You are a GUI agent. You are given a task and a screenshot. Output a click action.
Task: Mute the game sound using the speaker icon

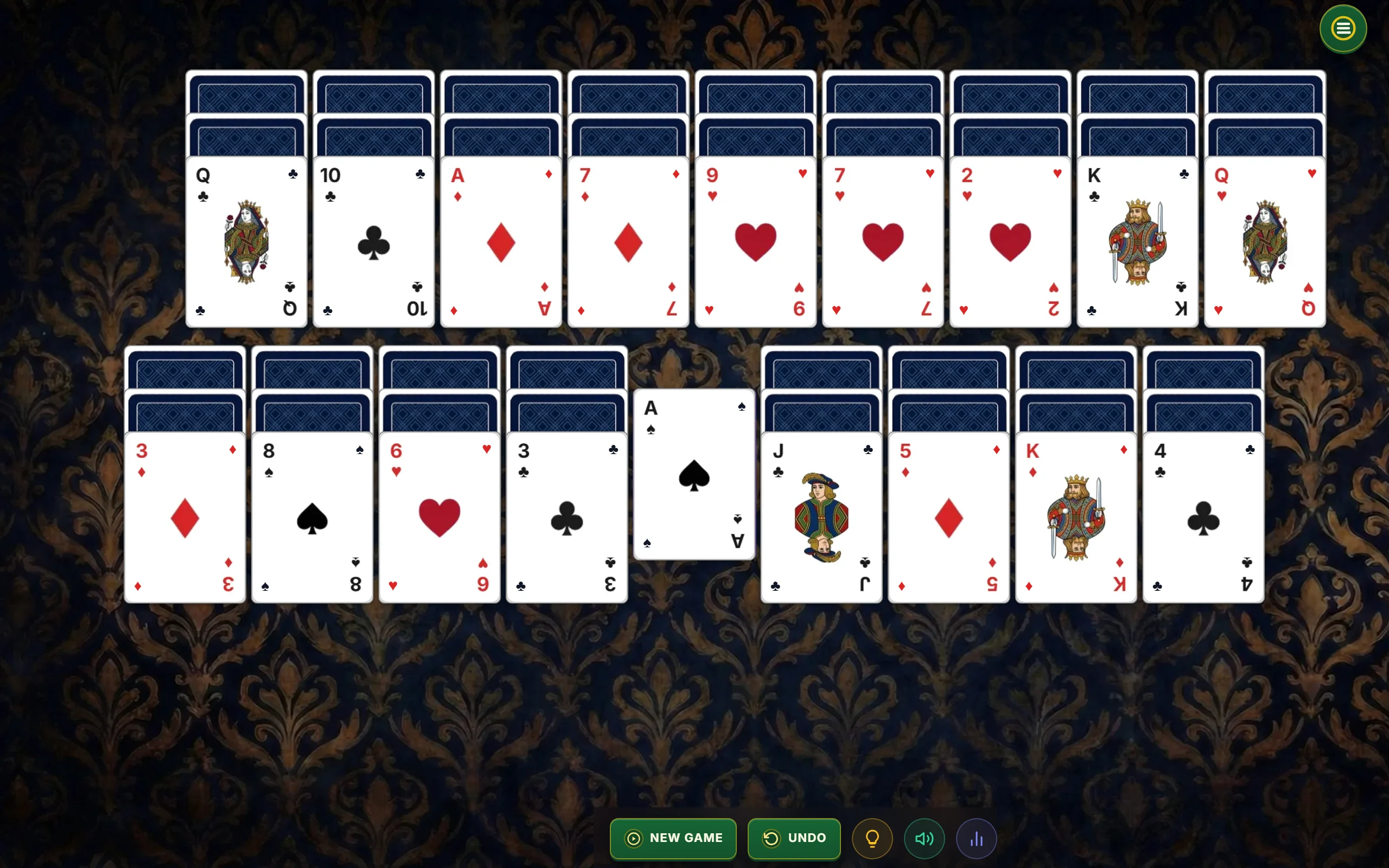(x=923, y=838)
